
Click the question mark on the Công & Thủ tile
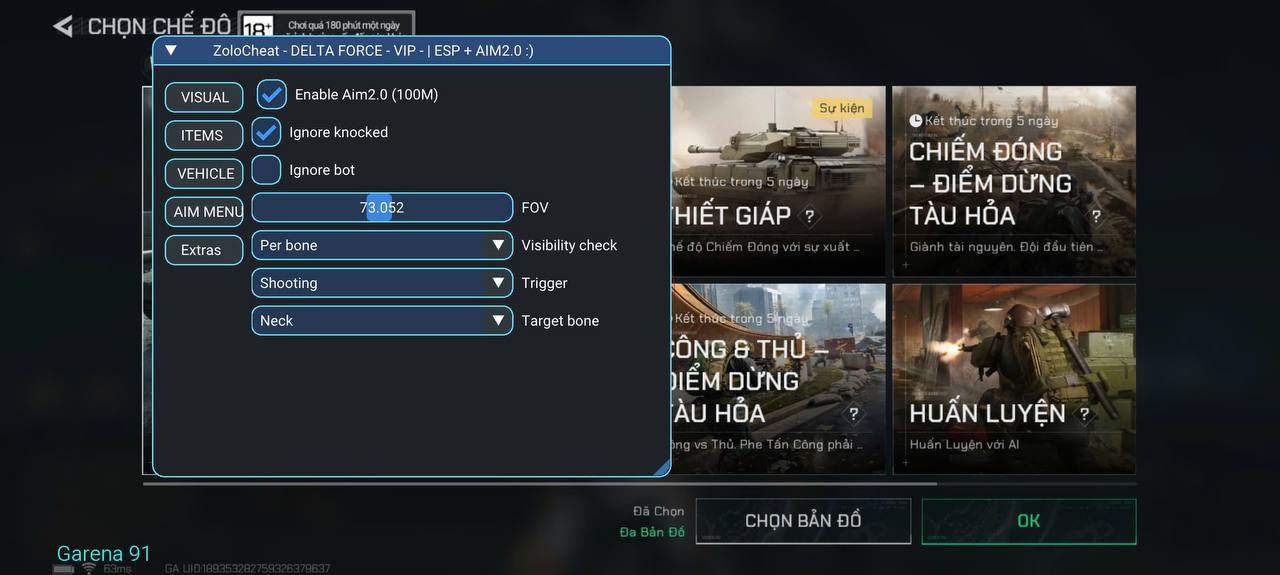[854, 413]
